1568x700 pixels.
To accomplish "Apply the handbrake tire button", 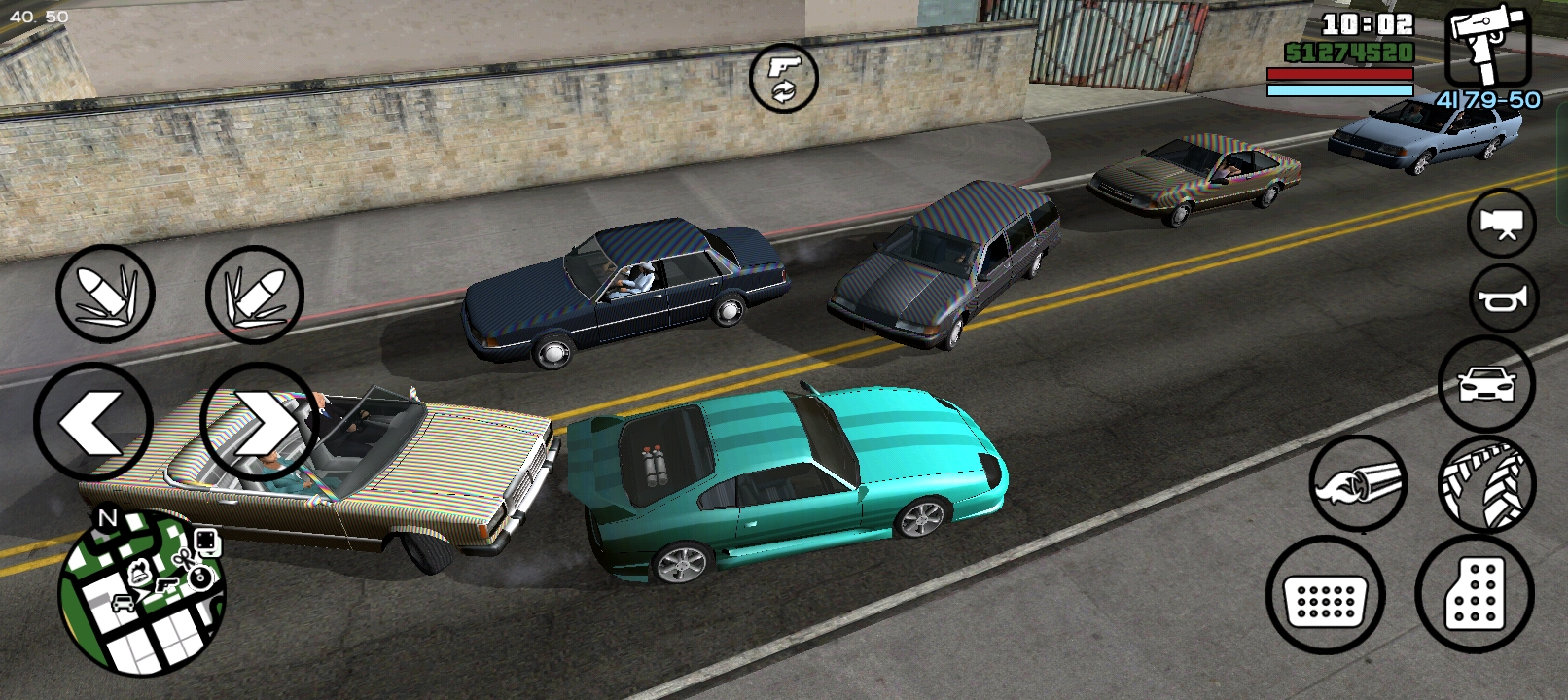I will pos(1485,483).
